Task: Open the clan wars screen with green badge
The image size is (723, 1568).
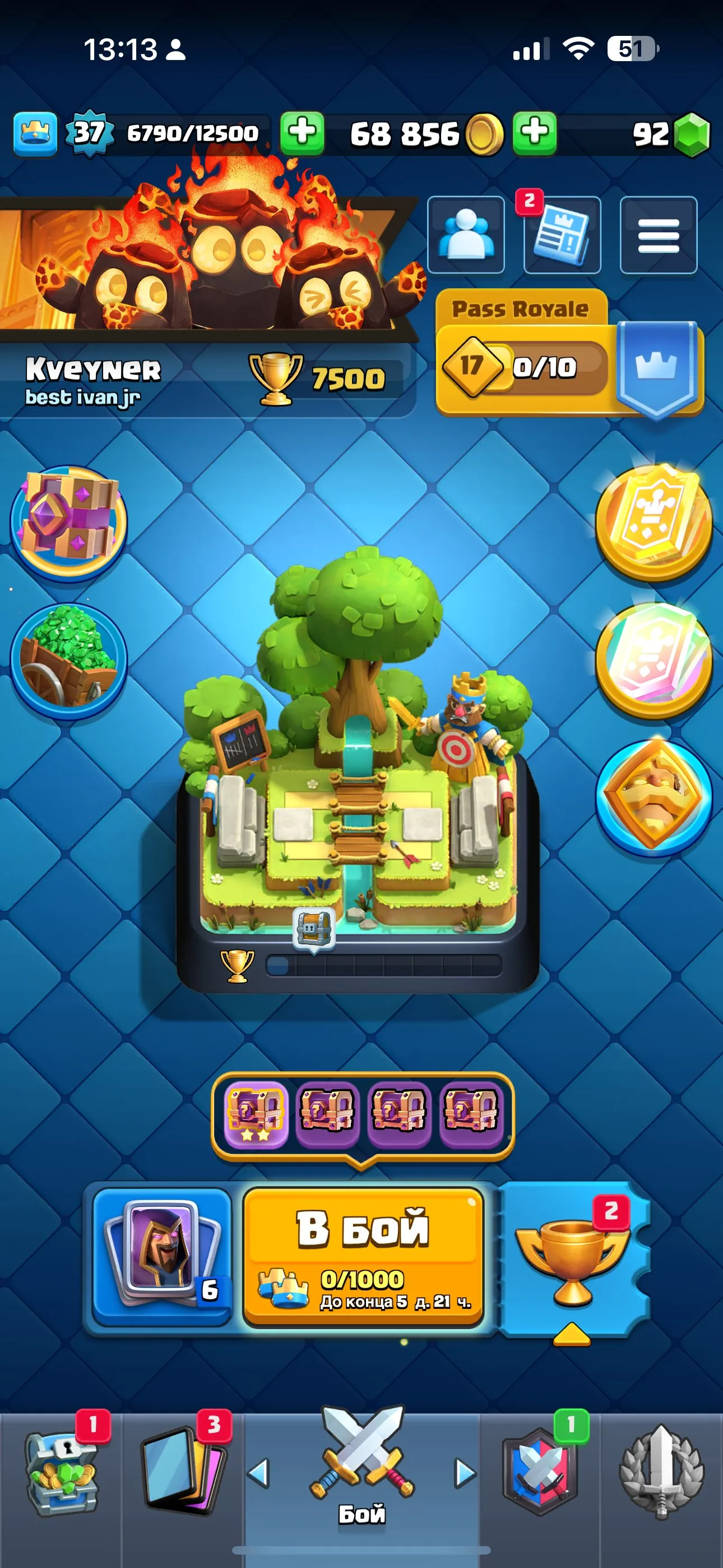Action: pos(539,1473)
